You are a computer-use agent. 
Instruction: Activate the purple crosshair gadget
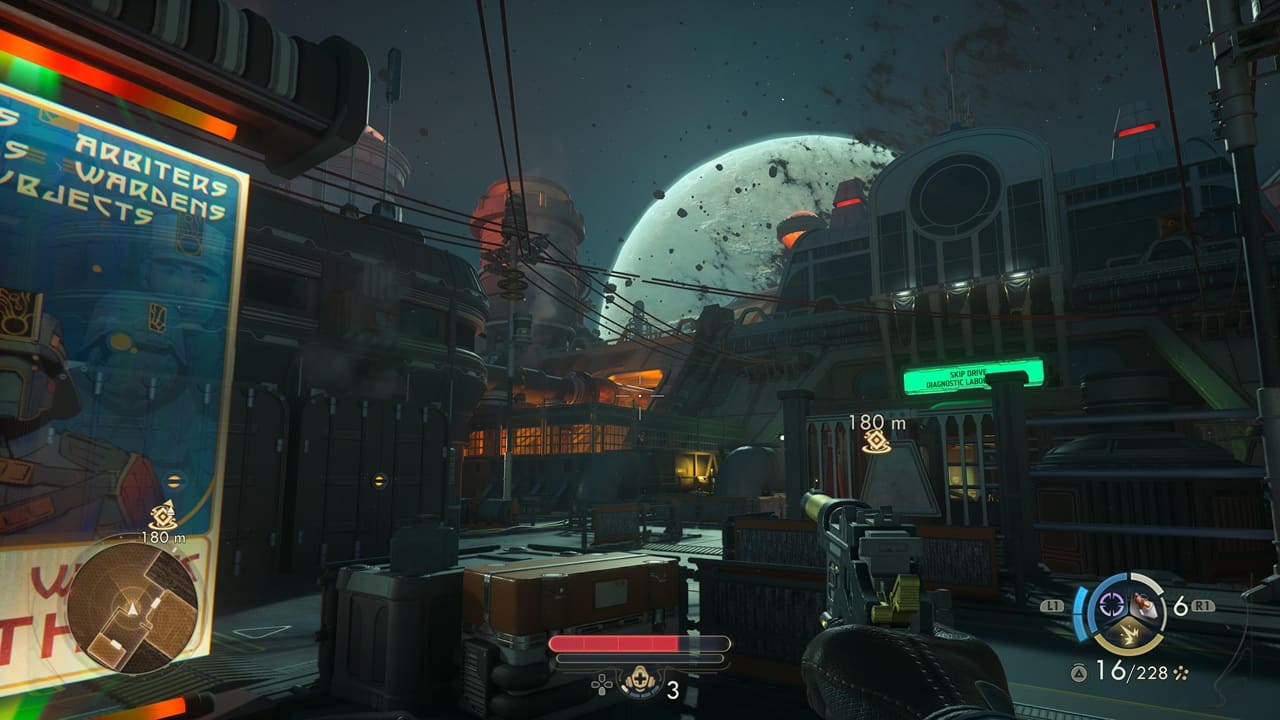coord(1110,604)
